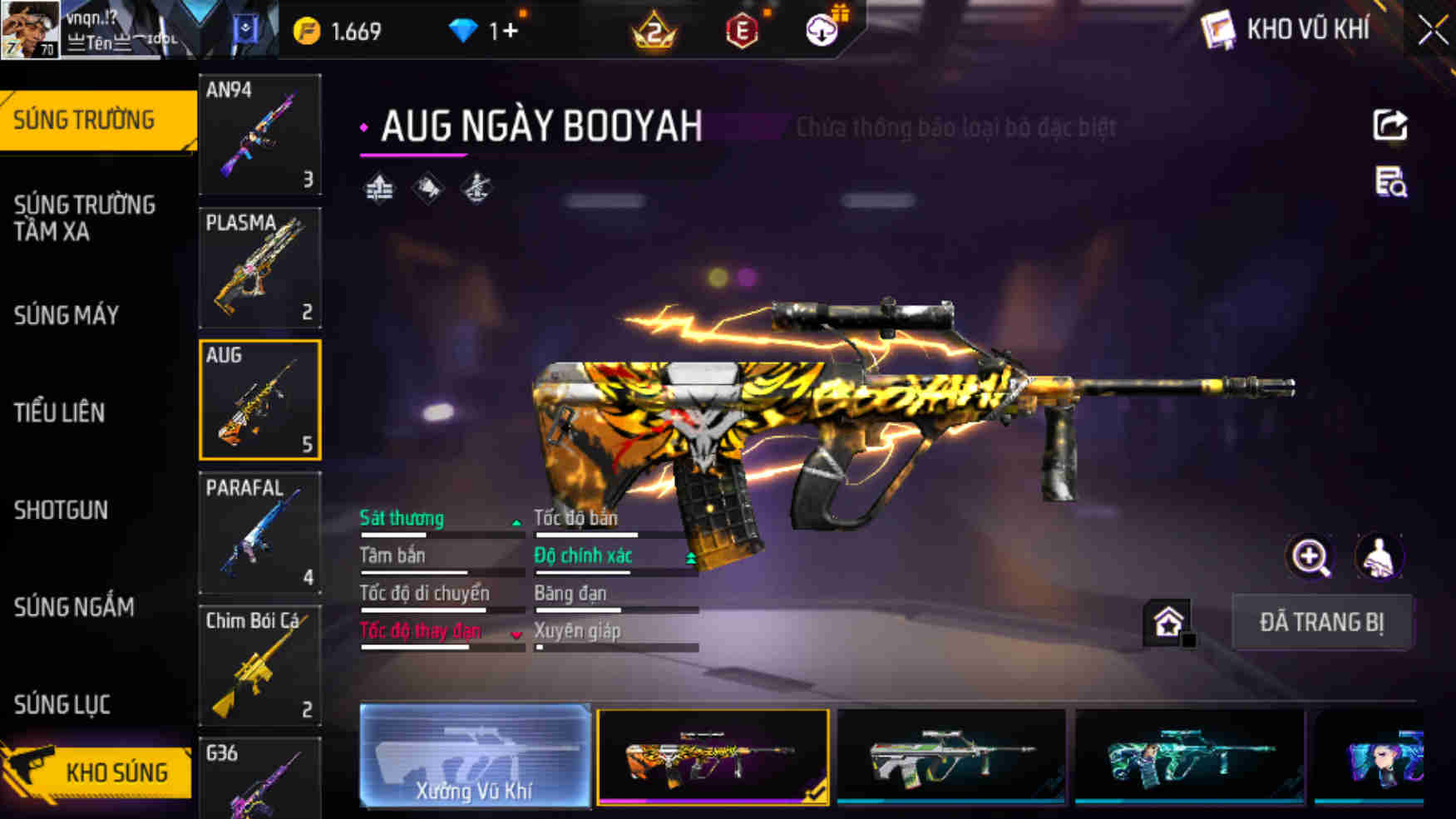Select the home with star icon near ĐÃ TRANG BỊ
This screenshot has width=1456, height=819.
1168,620
